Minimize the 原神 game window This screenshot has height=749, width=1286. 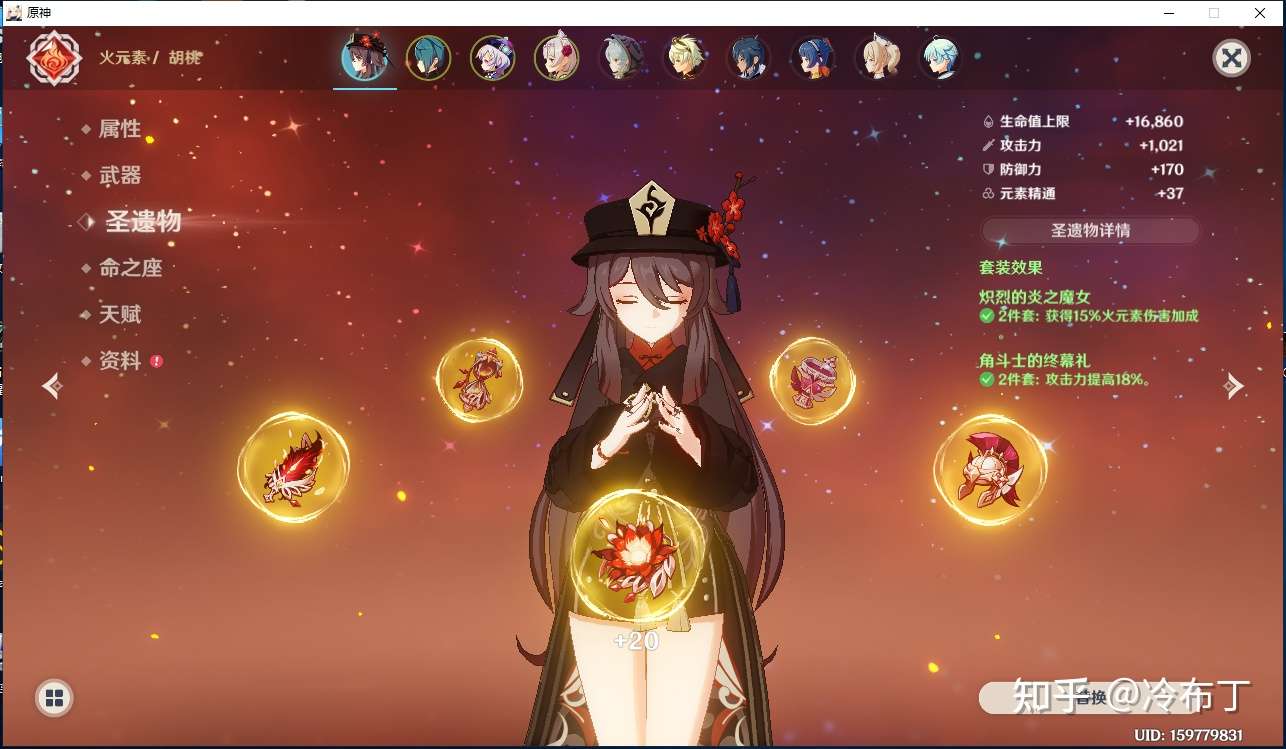pos(1169,13)
